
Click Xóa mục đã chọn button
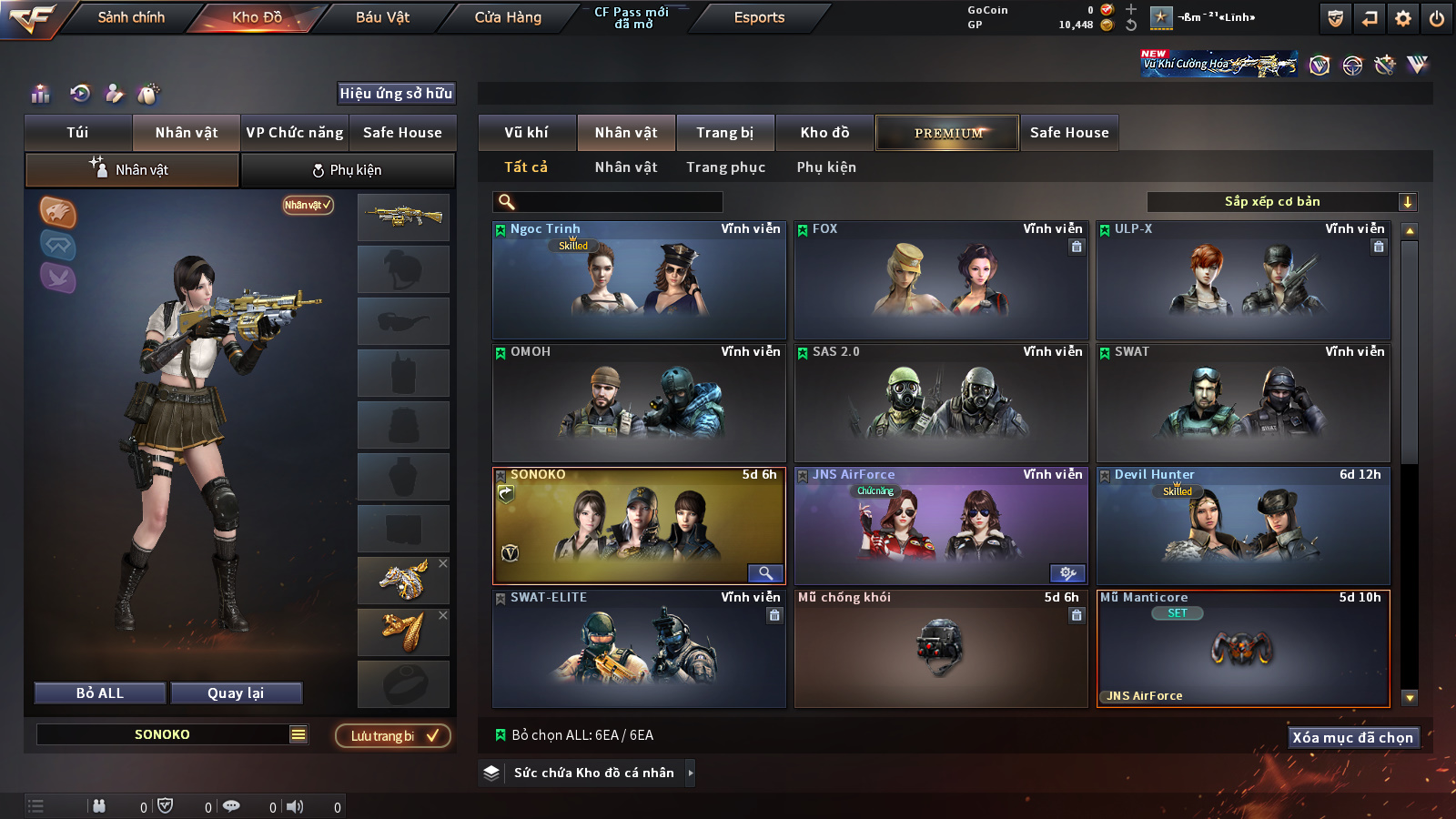pos(1352,737)
